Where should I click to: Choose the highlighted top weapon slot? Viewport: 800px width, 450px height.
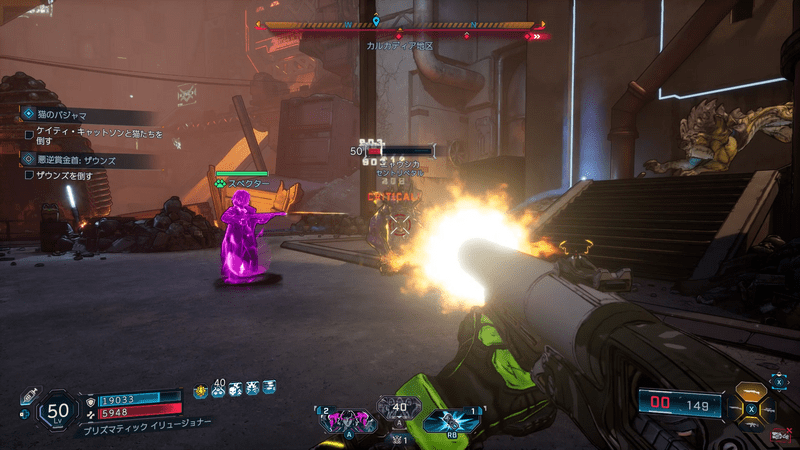749,393
